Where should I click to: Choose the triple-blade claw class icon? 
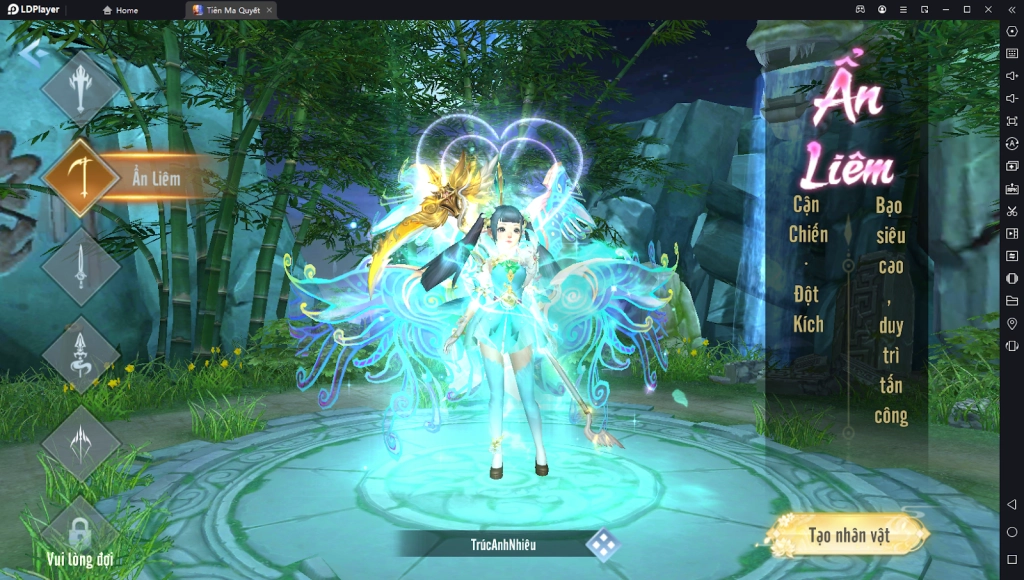pyautogui.click(x=81, y=442)
